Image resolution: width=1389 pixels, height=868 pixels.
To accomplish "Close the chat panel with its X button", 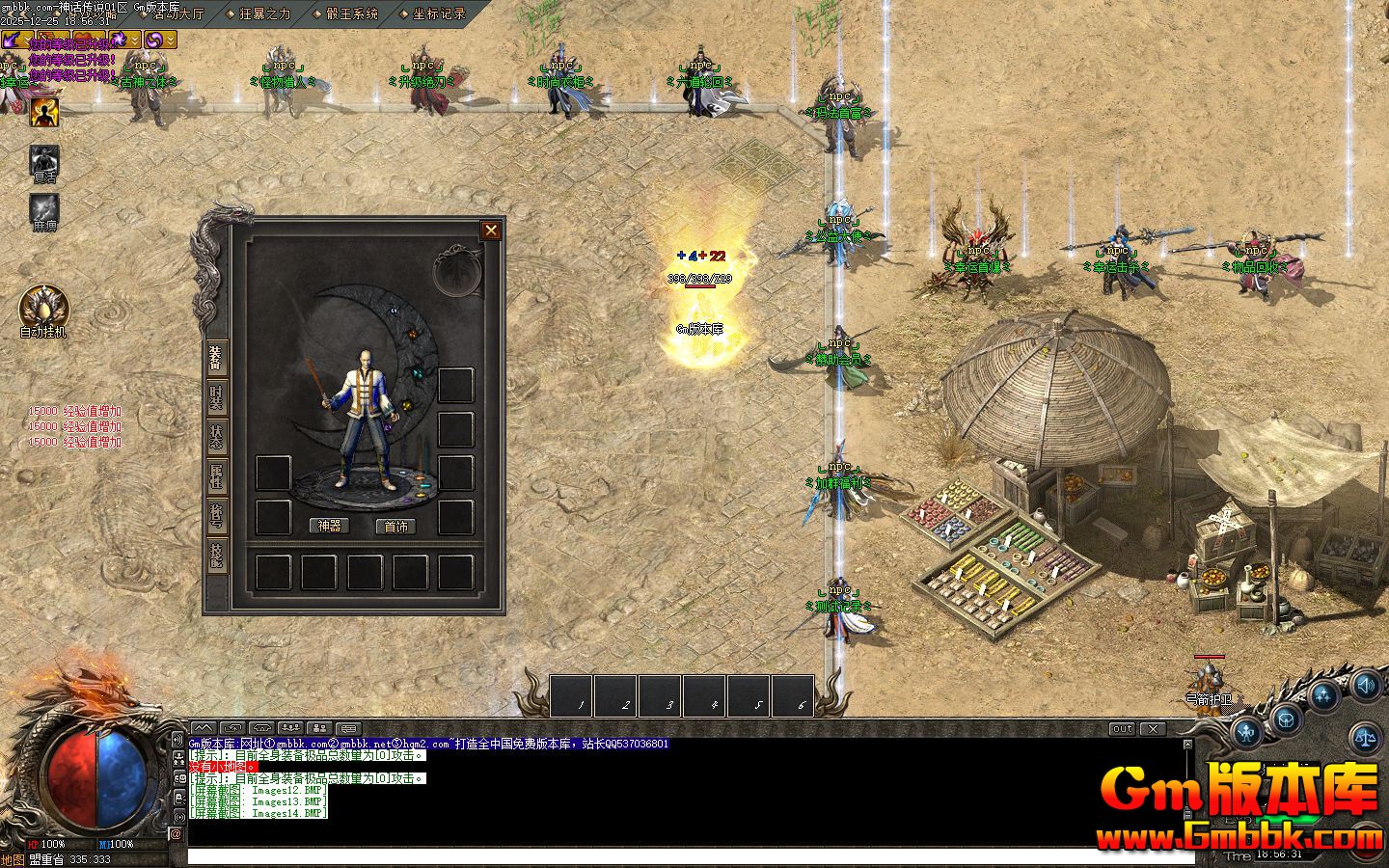I will (1153, 729).
